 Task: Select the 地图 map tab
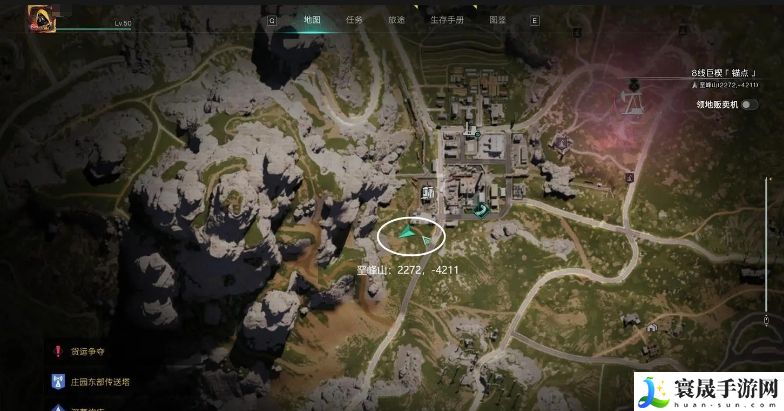pos(312,19)
